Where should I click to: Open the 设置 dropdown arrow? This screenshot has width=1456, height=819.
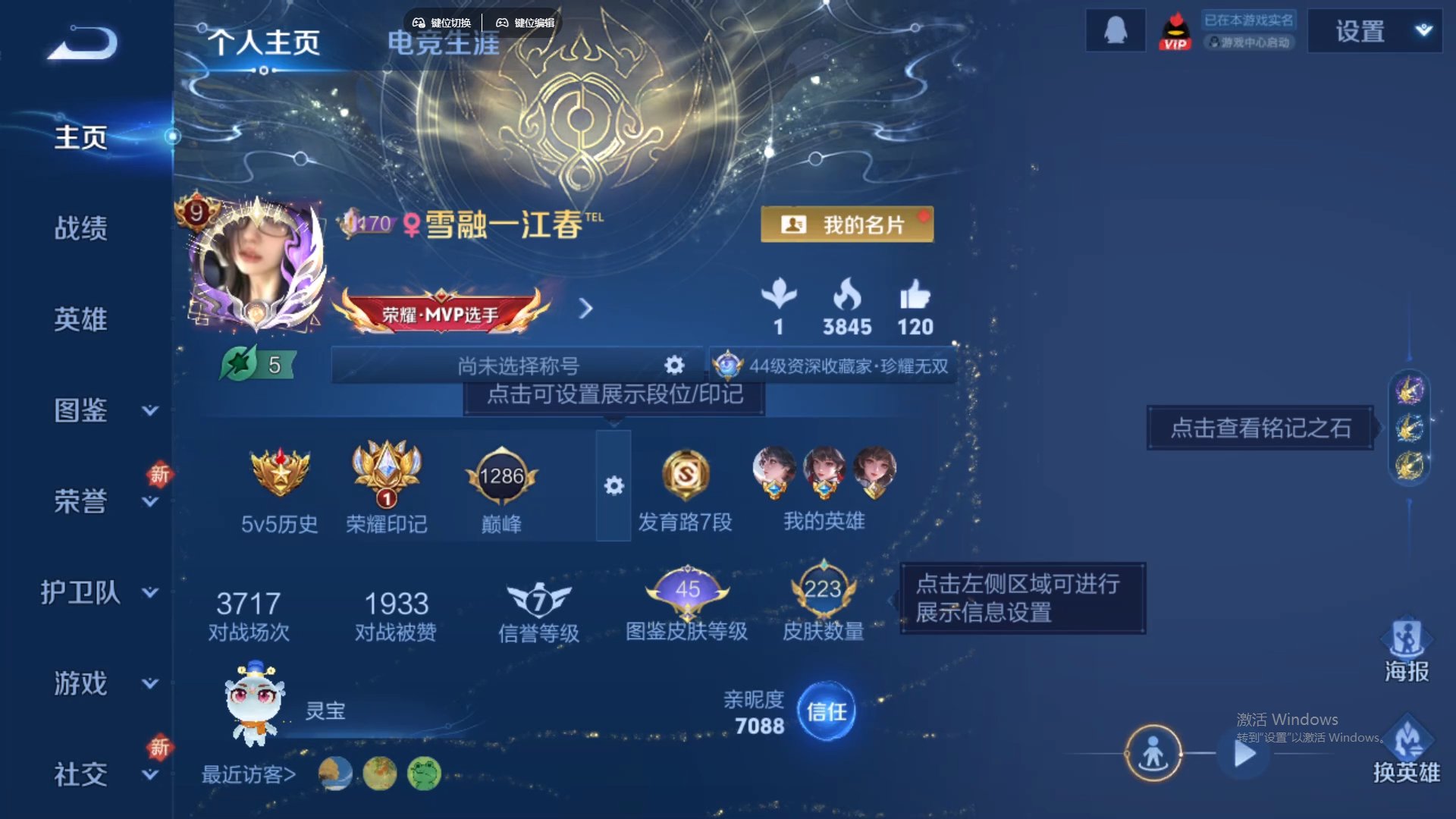point(1424,32)
